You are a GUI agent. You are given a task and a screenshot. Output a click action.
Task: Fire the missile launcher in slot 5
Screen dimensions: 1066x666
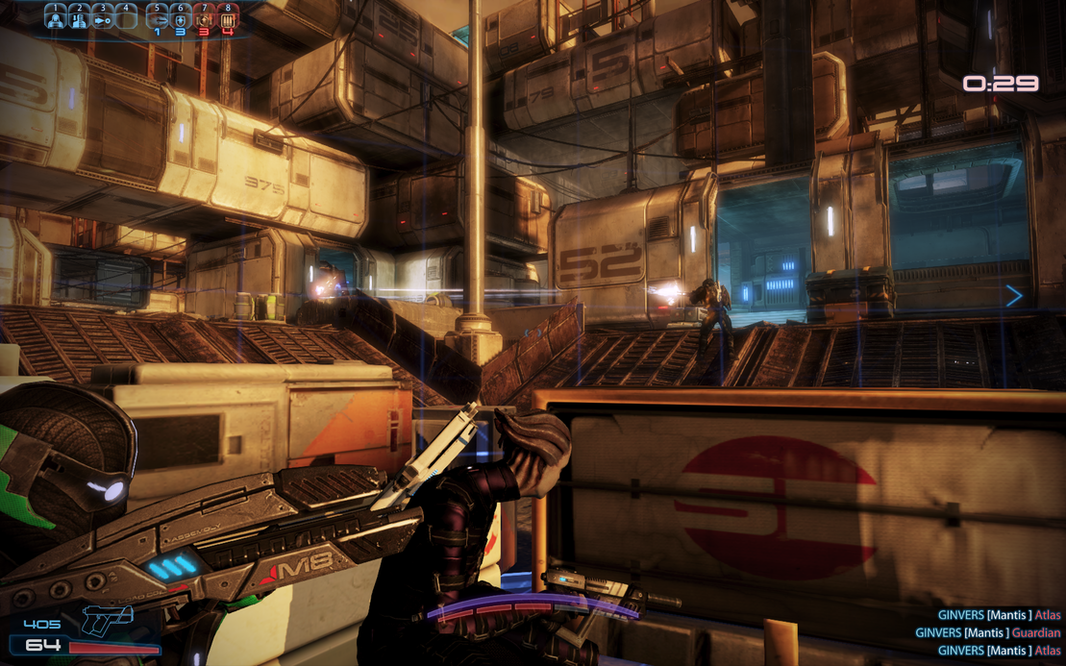[158, 18]
